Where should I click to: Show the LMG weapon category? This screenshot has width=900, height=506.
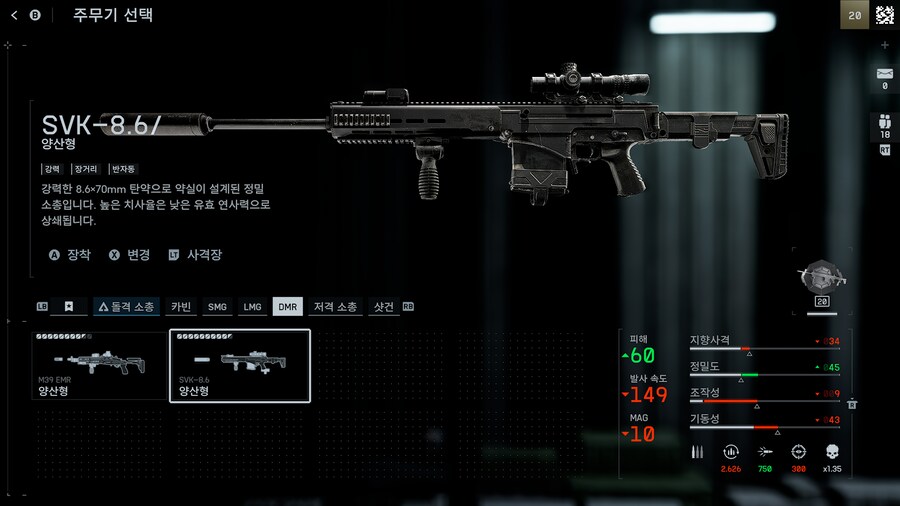point(252,307)
